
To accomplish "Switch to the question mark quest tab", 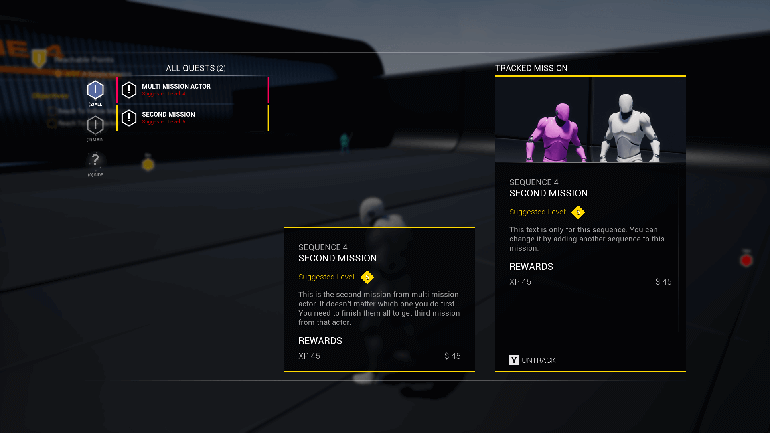I will 95,160.
